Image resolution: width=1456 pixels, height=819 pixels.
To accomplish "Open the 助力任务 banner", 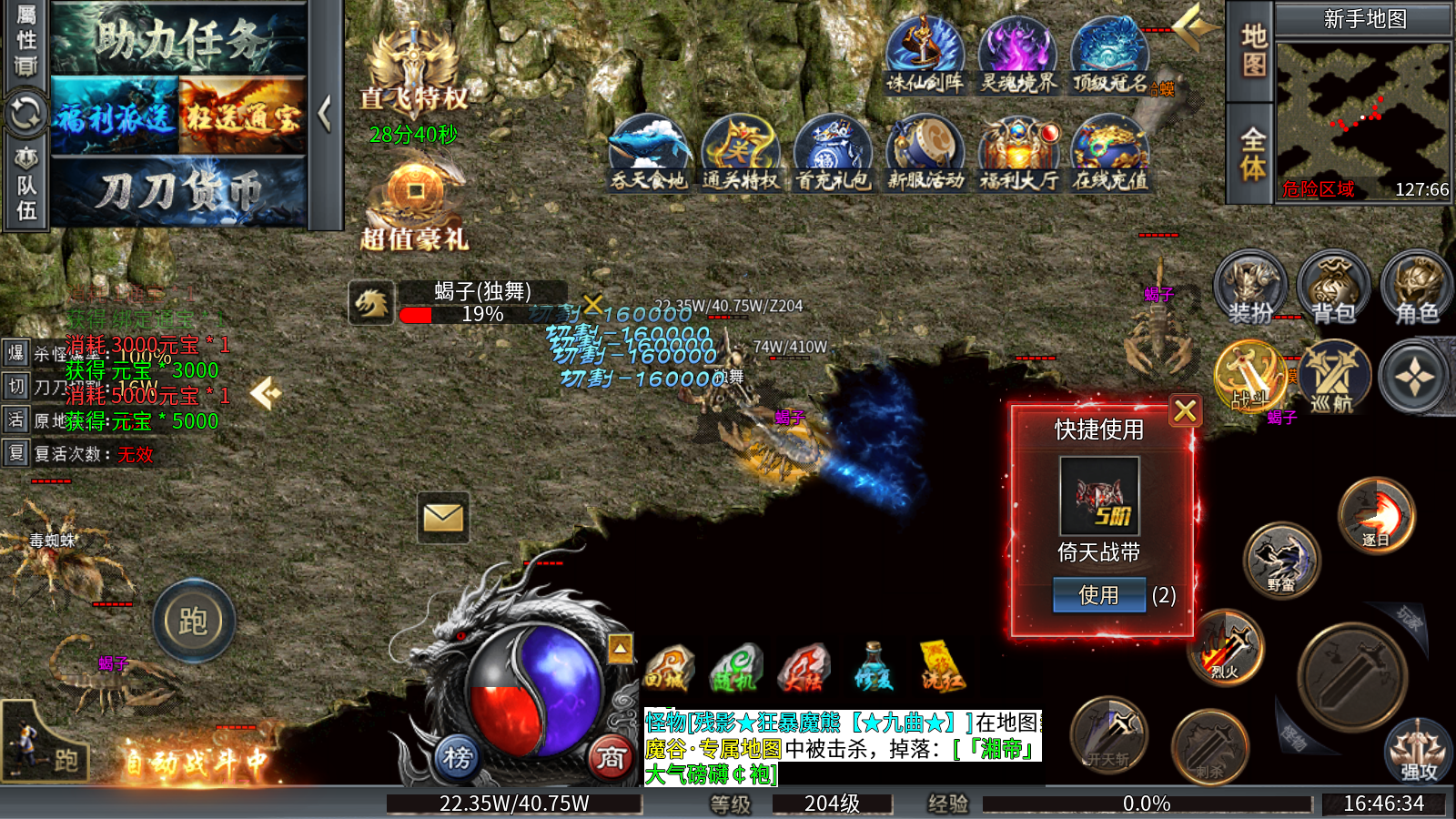I will click(x=178, y=40).
